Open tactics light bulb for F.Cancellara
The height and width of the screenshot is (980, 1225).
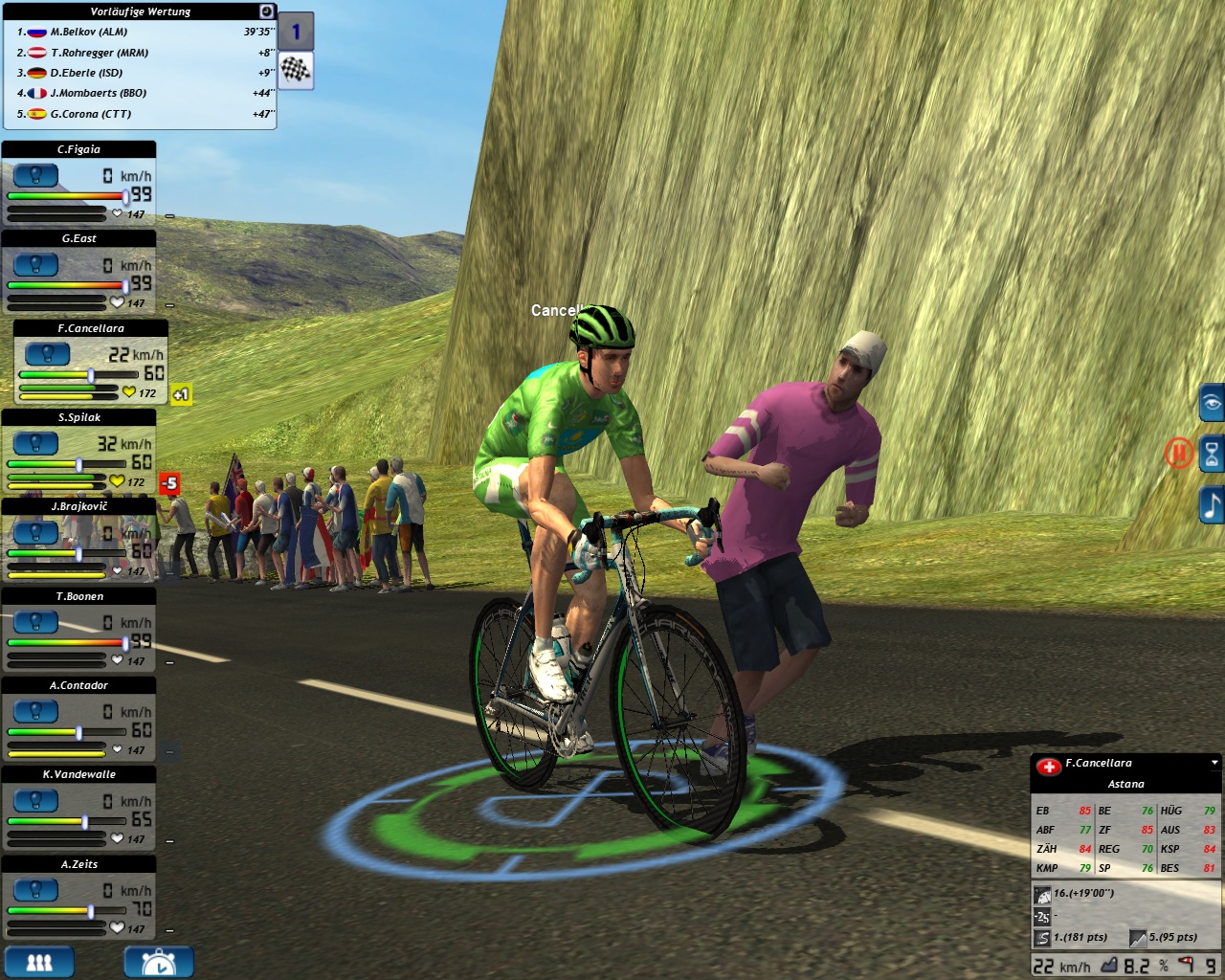click(48, 355)
